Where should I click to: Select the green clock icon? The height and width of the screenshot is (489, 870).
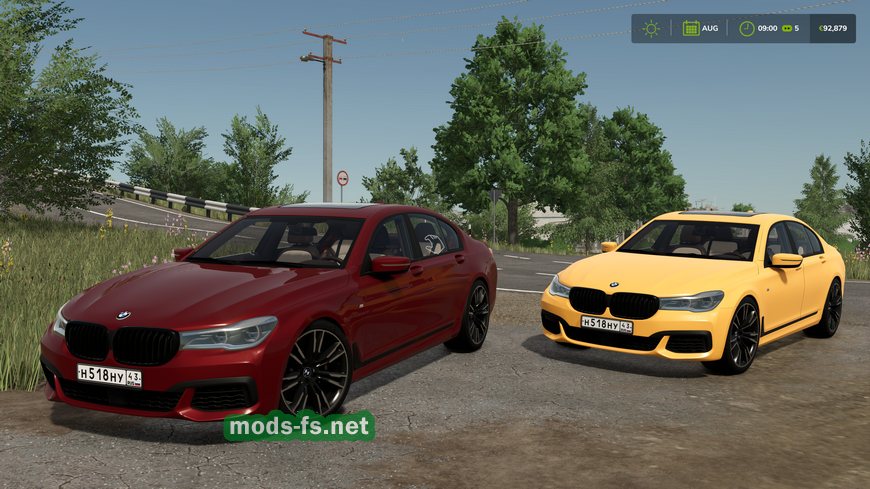pyautogui.click(x=746, y=28)
